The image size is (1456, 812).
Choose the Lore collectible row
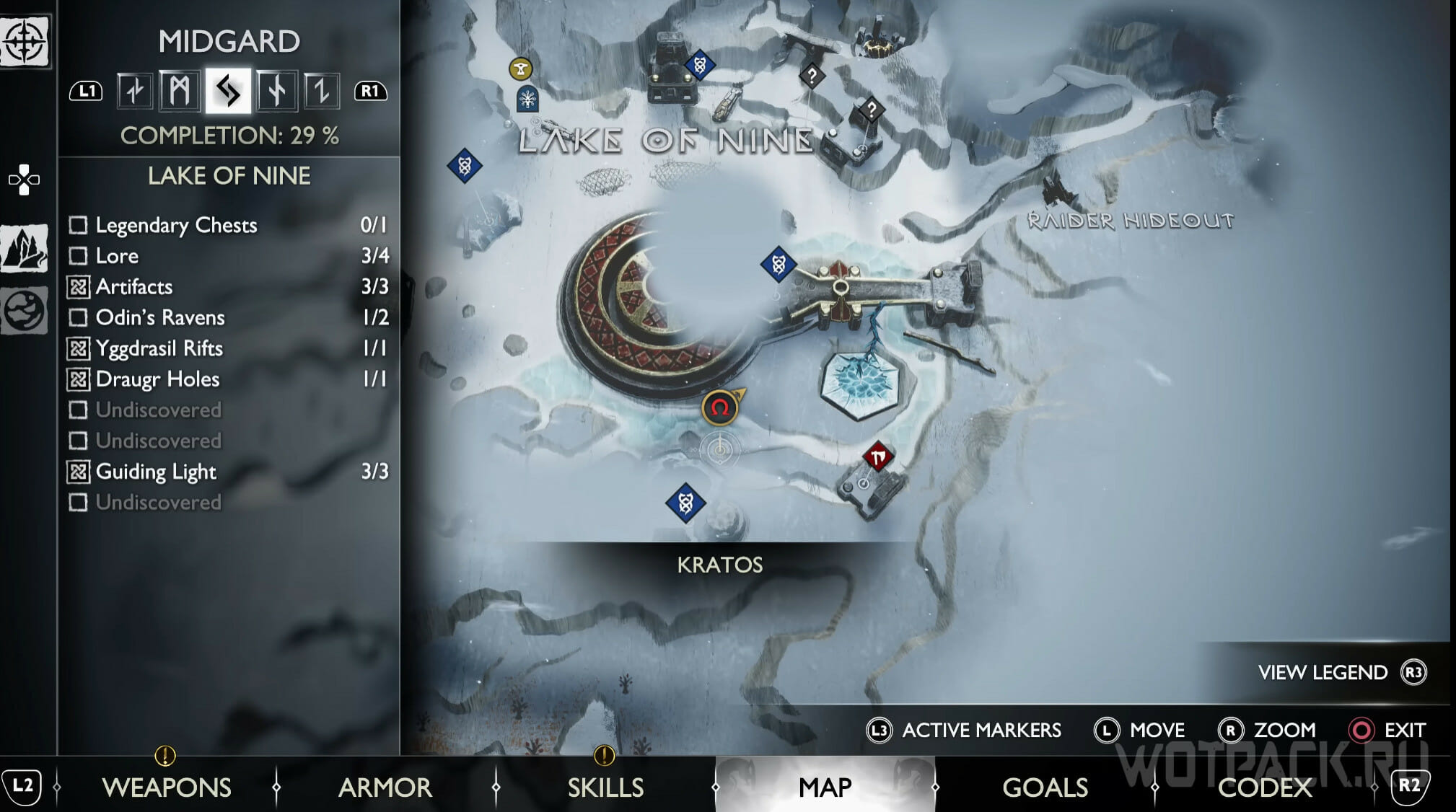tap(228, 256)
